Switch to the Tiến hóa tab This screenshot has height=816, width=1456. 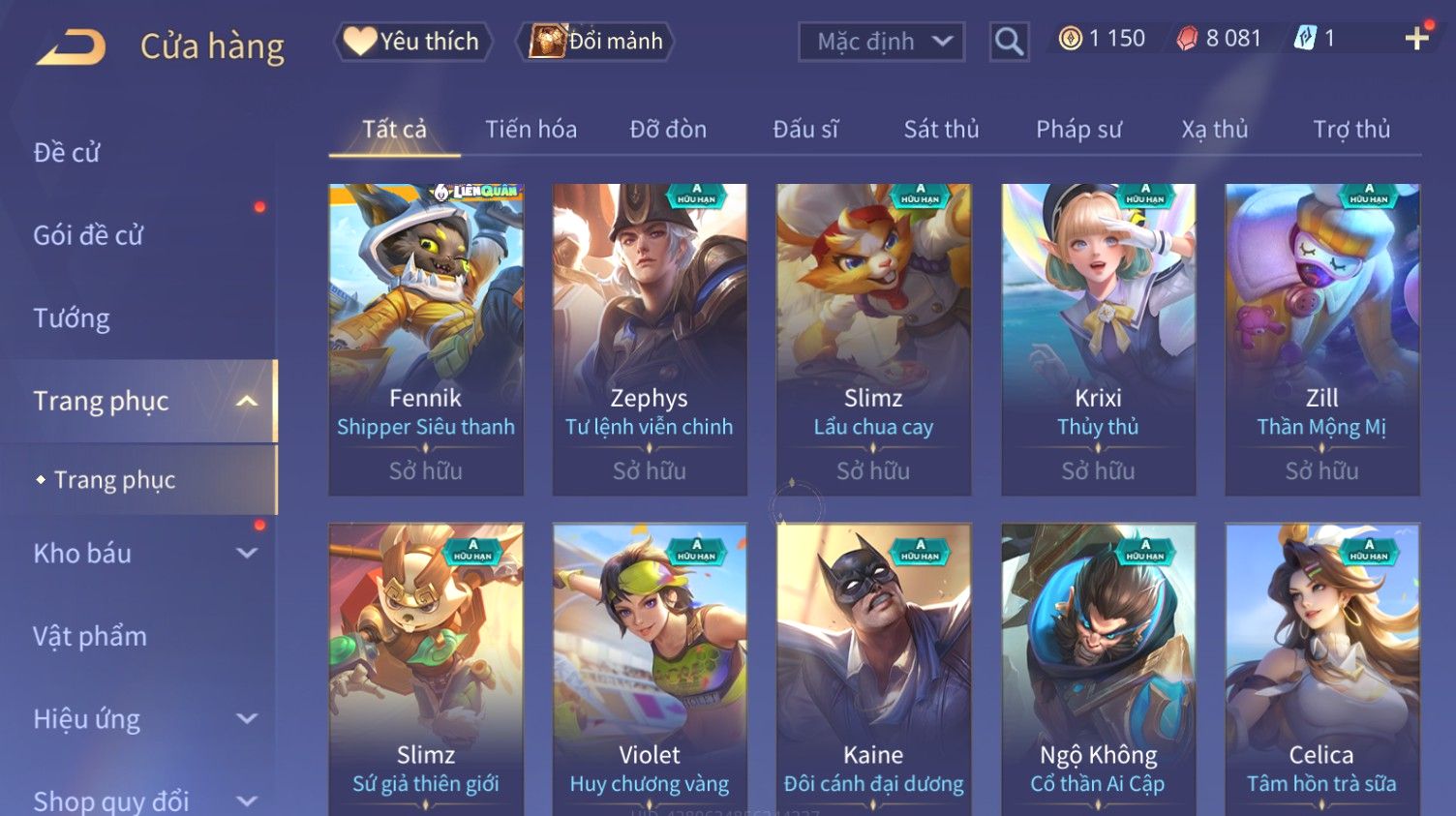[x=531, y=130]
